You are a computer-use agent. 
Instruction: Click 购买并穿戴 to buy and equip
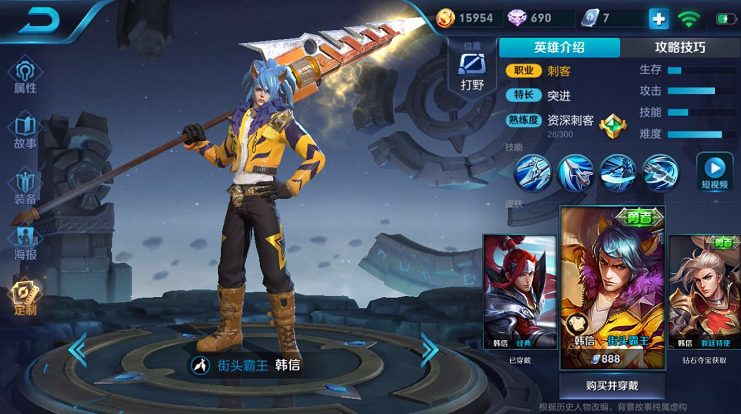613,385
